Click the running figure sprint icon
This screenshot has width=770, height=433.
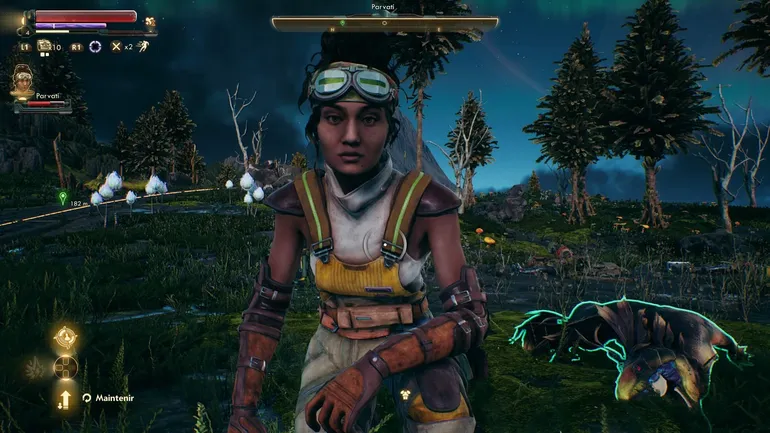point(143,46)
